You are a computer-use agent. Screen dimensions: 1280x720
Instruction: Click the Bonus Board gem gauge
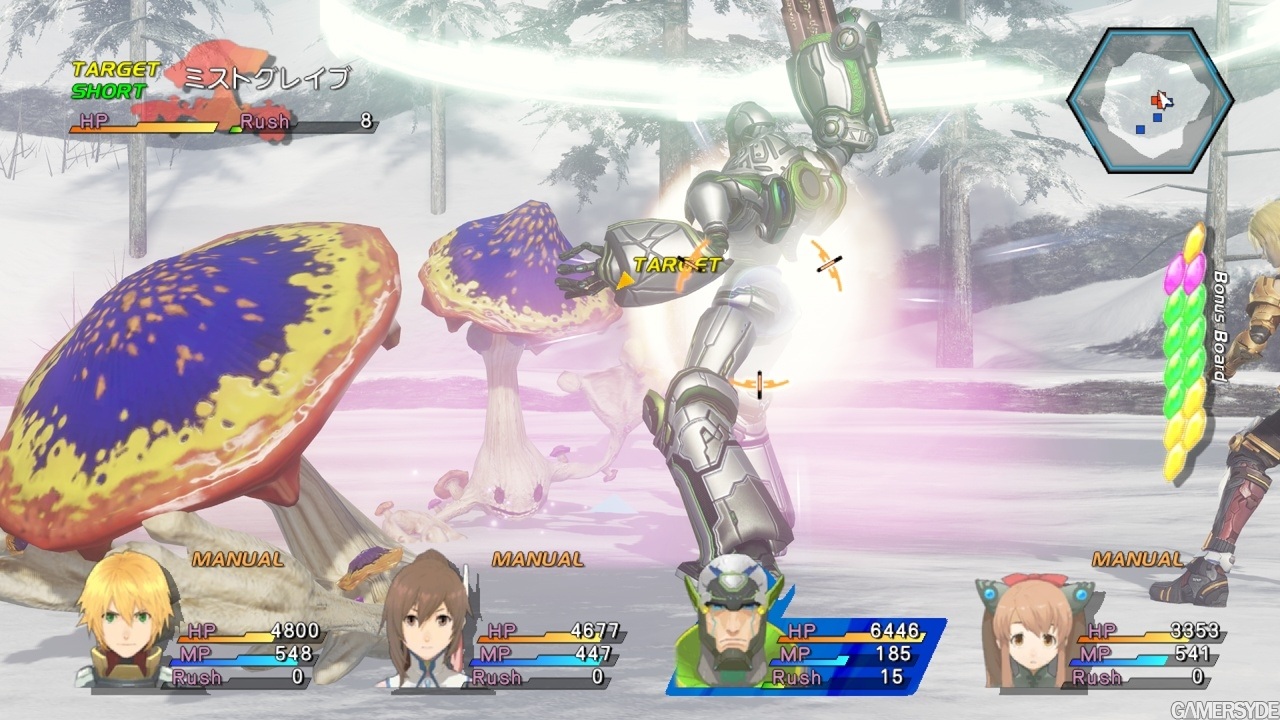point(1185,350)
